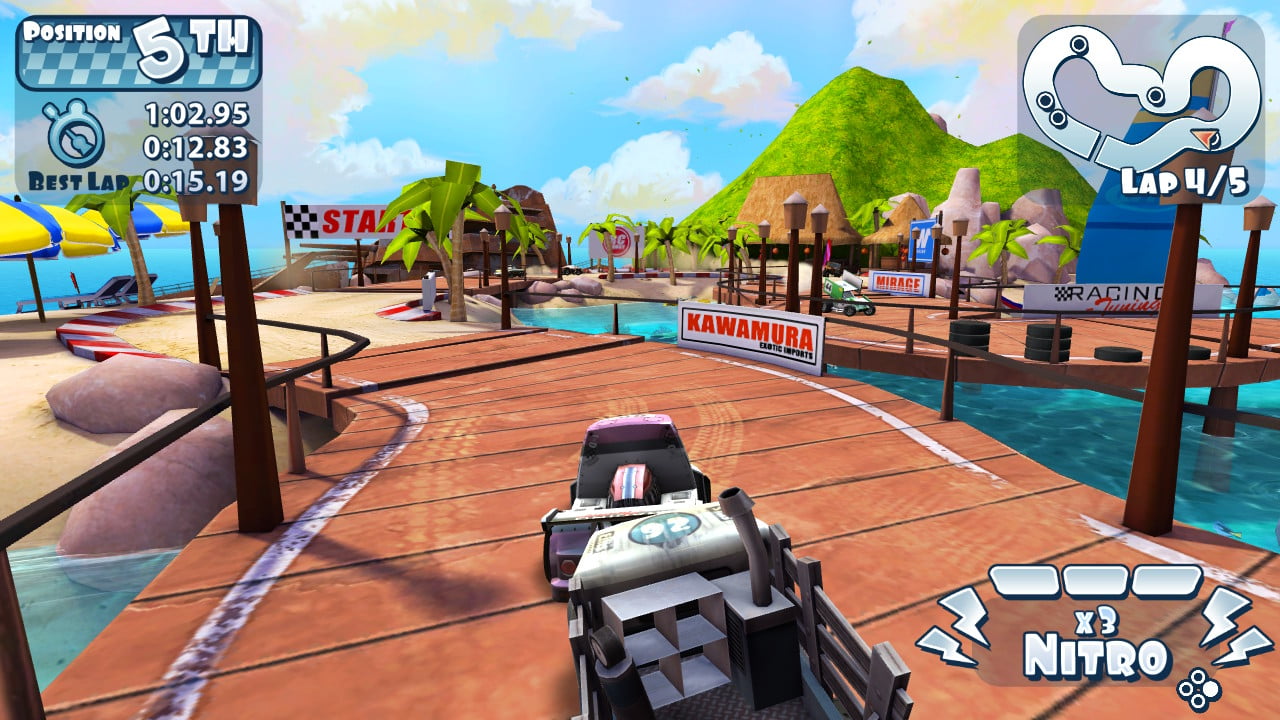Viewport: 1280px width, 720px height.
Task: Expand the Position stats panel
Action: (130, 100)
